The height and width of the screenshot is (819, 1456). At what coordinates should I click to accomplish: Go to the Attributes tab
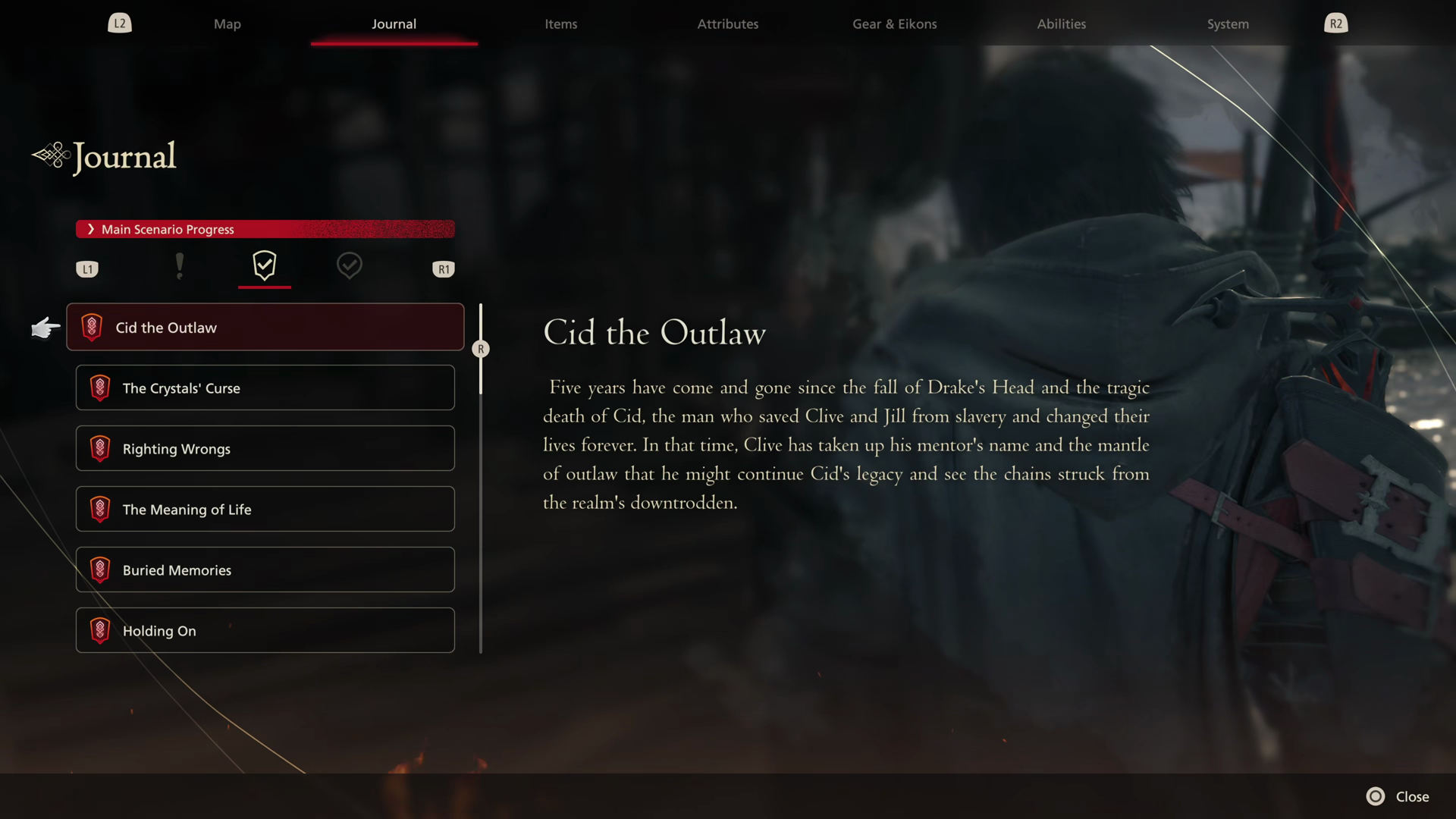click(x=727, y=24)
